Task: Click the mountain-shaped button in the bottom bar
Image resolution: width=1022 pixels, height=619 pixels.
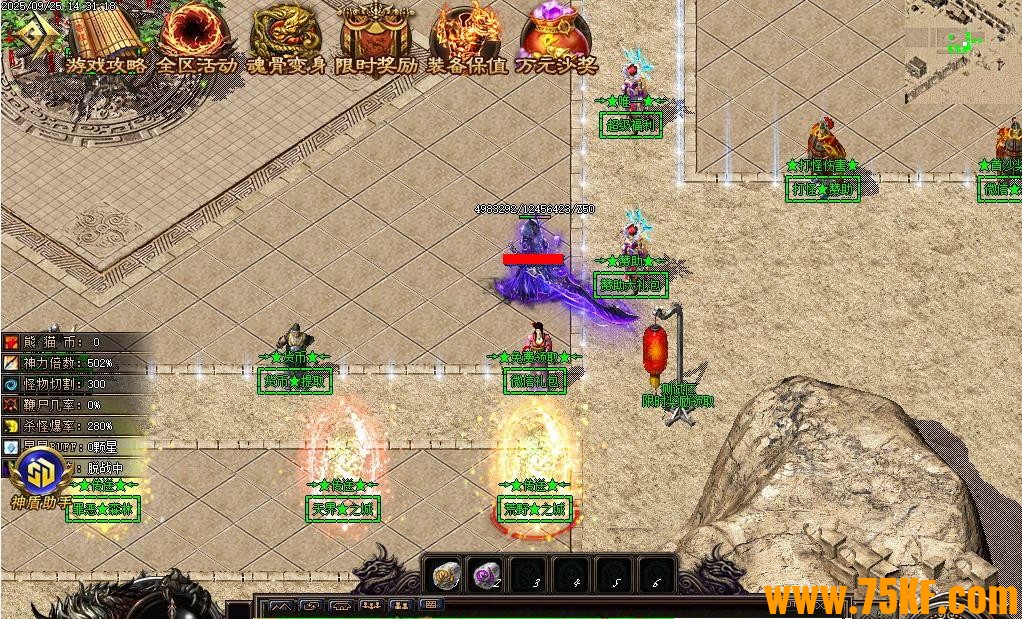Action: tap(280, 606)
